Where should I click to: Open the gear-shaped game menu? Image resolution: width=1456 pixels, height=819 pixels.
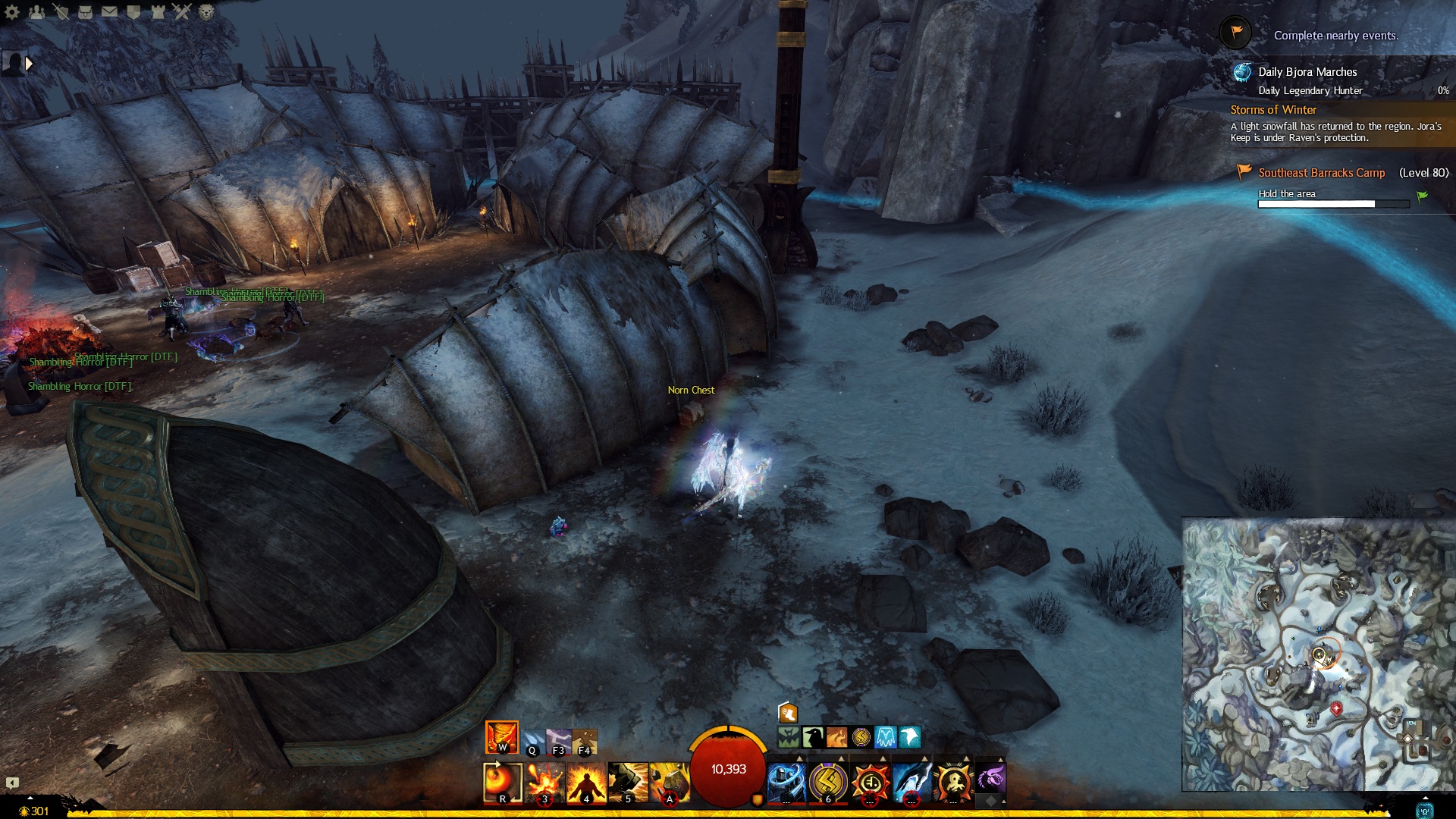pyautogui.click(x=12, y=11)
